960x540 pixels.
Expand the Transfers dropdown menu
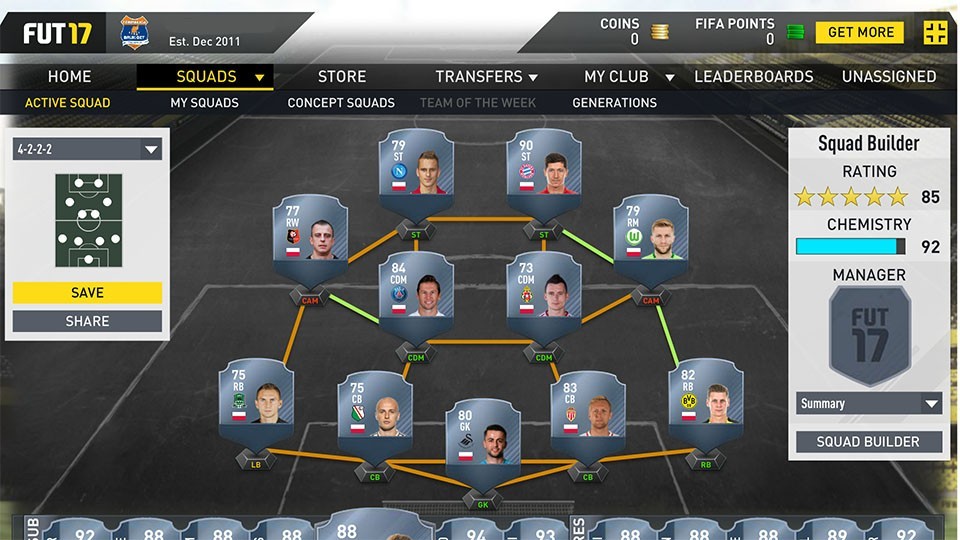(487, 77)
